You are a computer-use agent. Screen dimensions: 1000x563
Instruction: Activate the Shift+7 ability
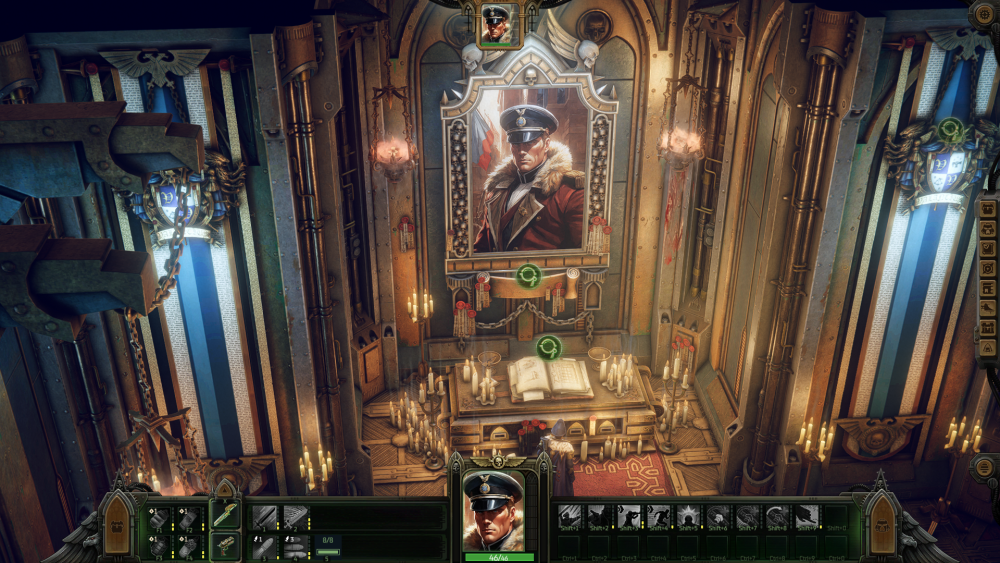point(748,517)
